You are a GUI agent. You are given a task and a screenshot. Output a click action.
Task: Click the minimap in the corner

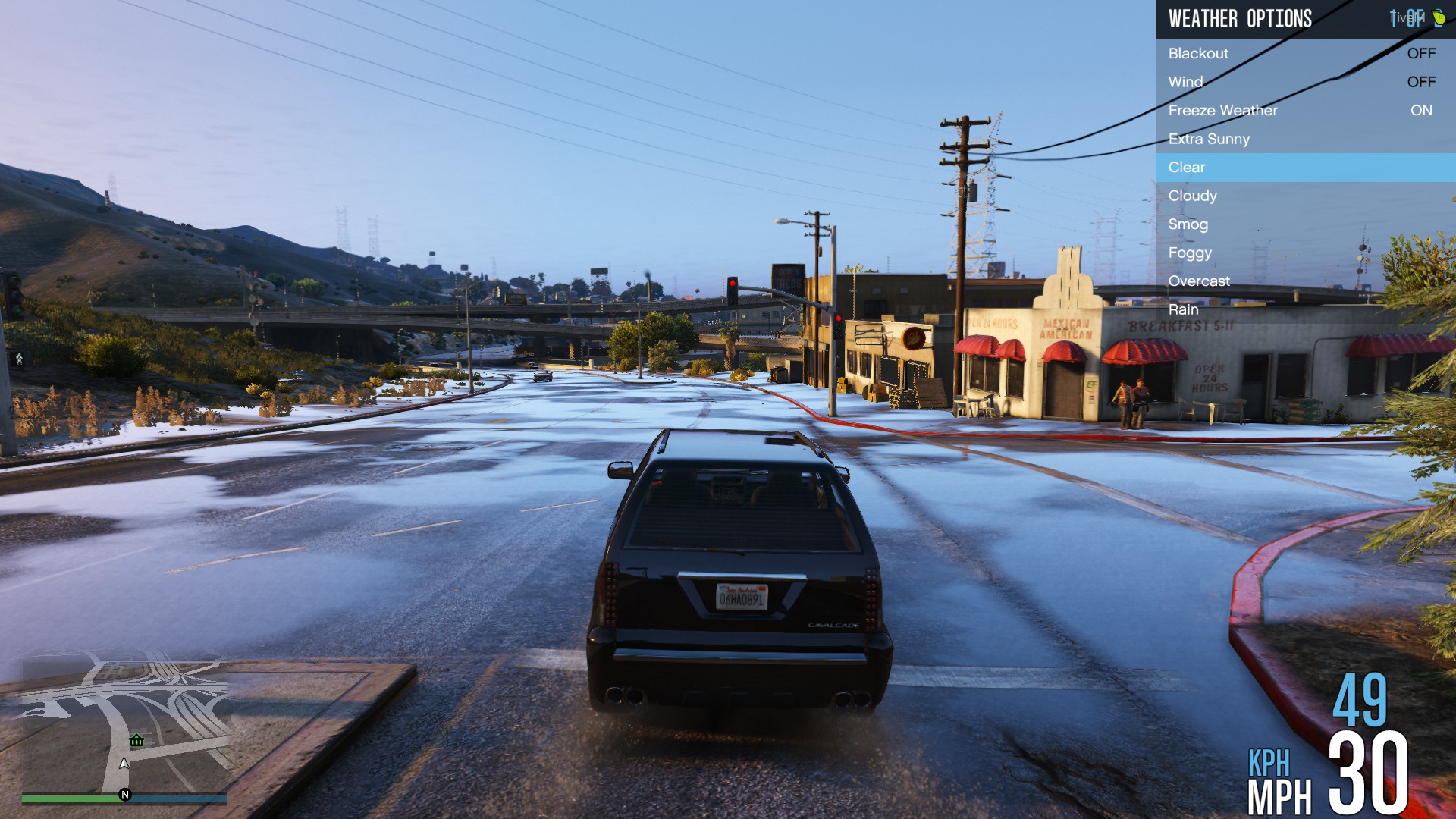coord(125,724)
